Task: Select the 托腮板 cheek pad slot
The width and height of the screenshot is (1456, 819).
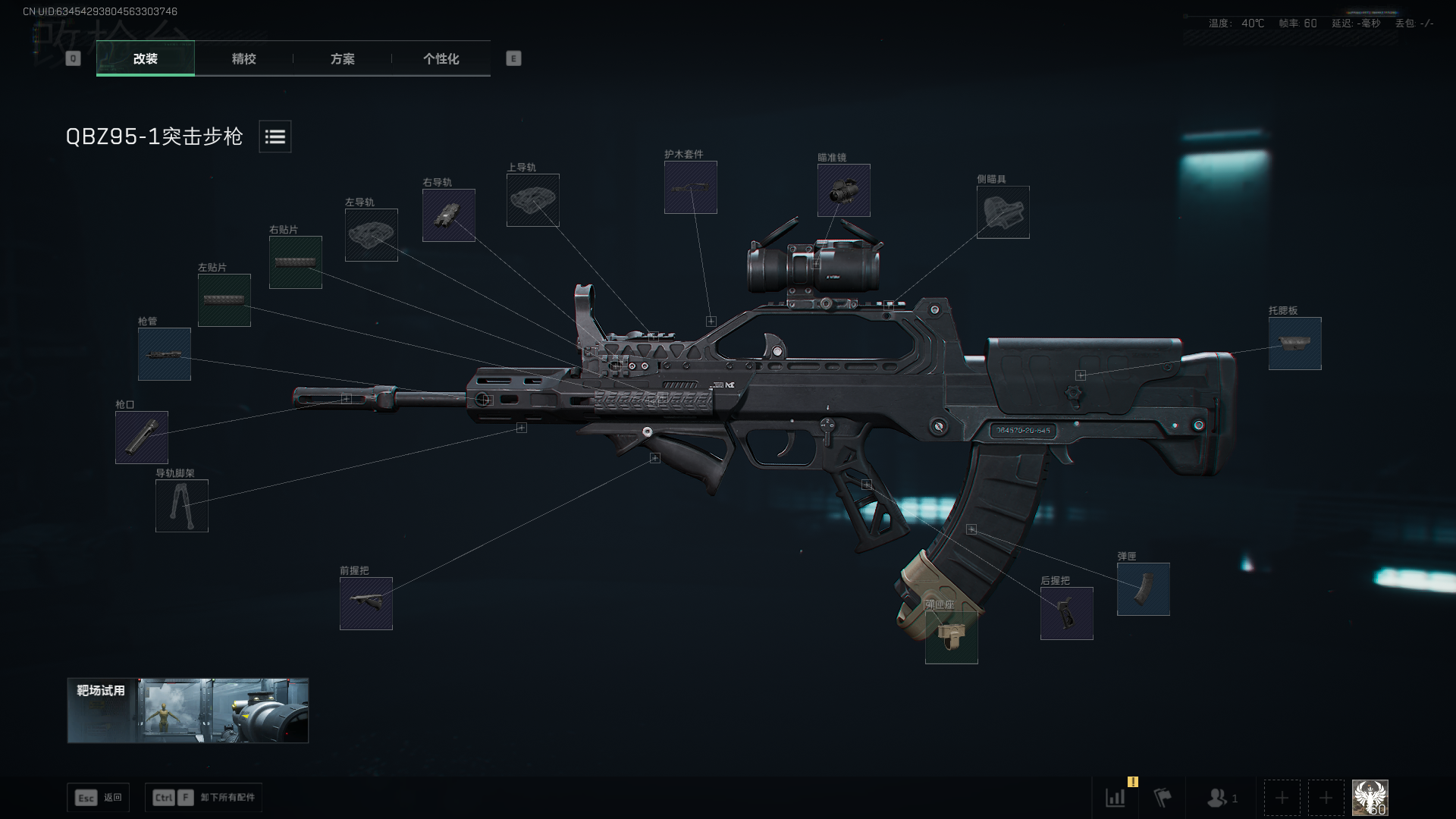Action: pos(1295,344)
